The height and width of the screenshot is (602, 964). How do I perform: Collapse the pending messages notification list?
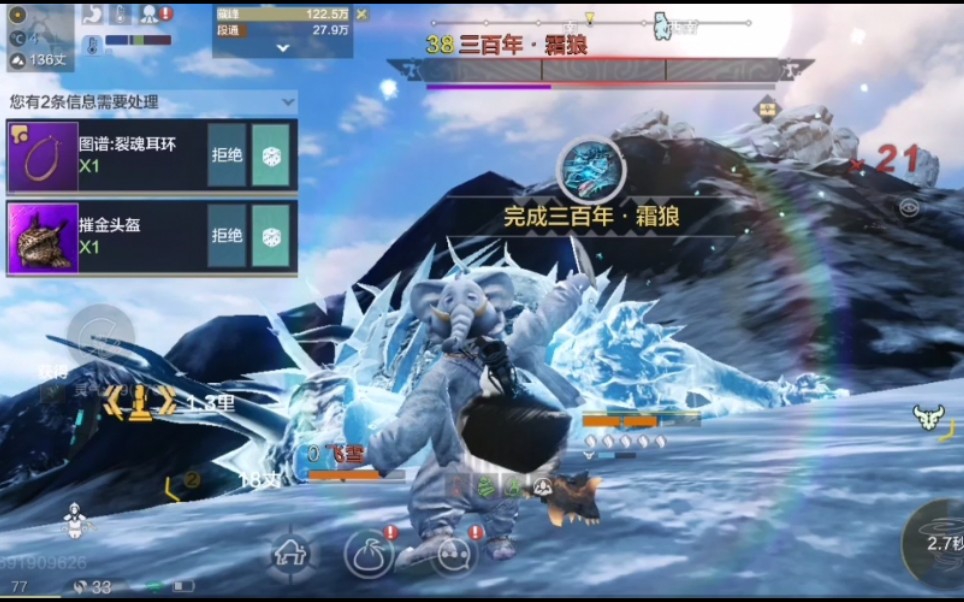click(x=288, y=101)
